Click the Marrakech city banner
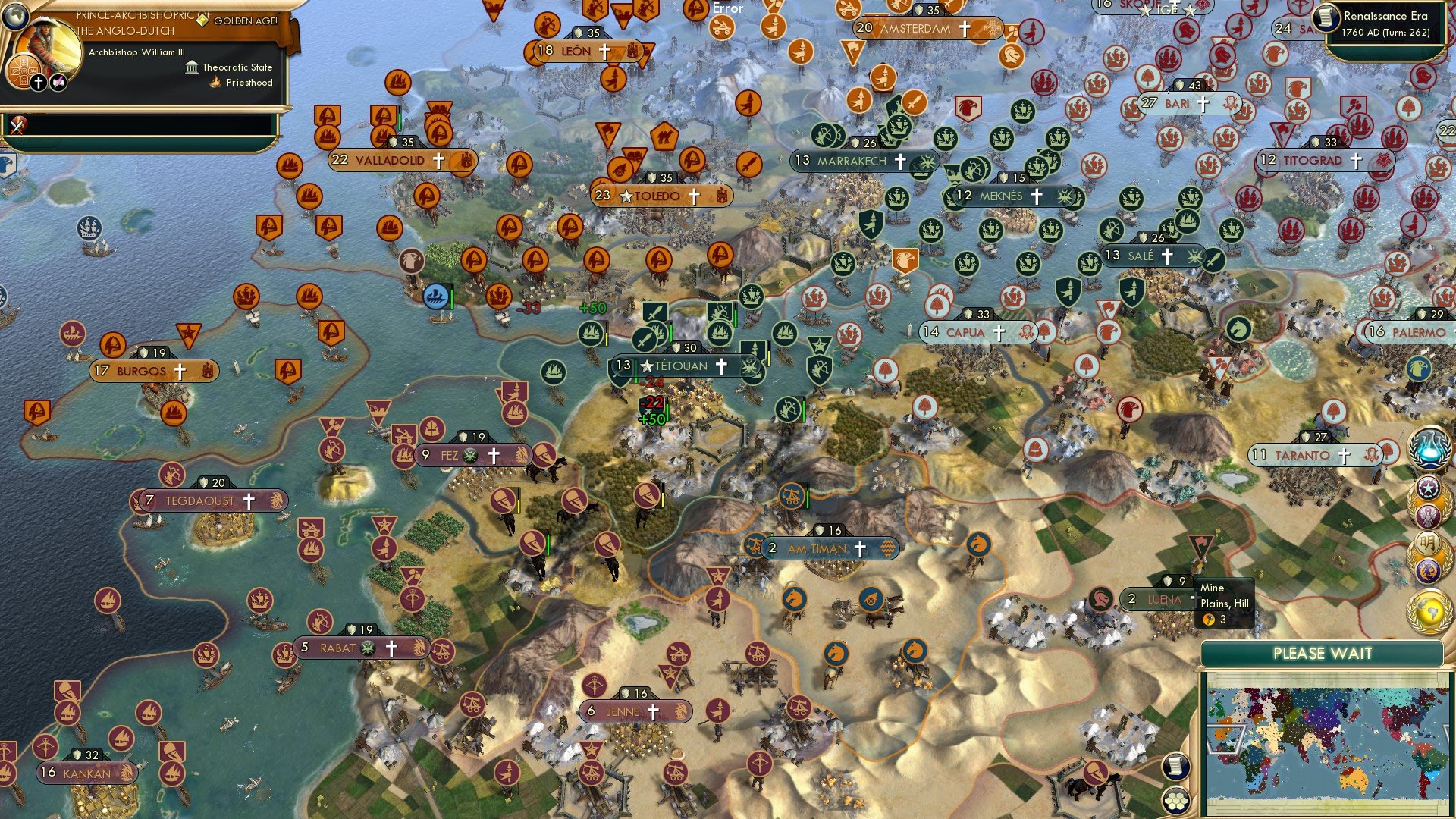This screenshot has width=1456, height=819. click(x=864, y=161)
